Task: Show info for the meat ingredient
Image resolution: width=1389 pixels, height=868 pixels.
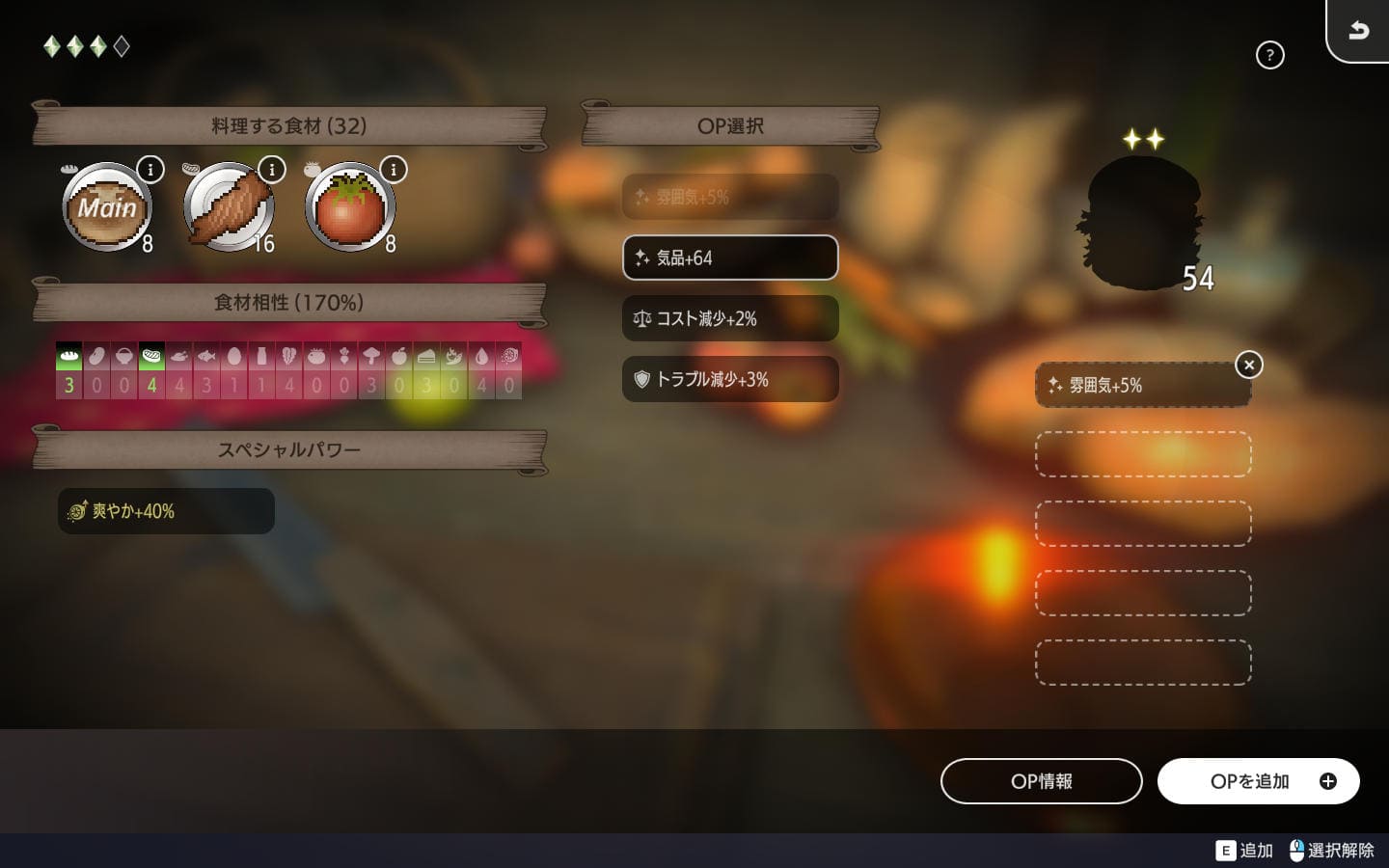Action: (x=272, y=170)
